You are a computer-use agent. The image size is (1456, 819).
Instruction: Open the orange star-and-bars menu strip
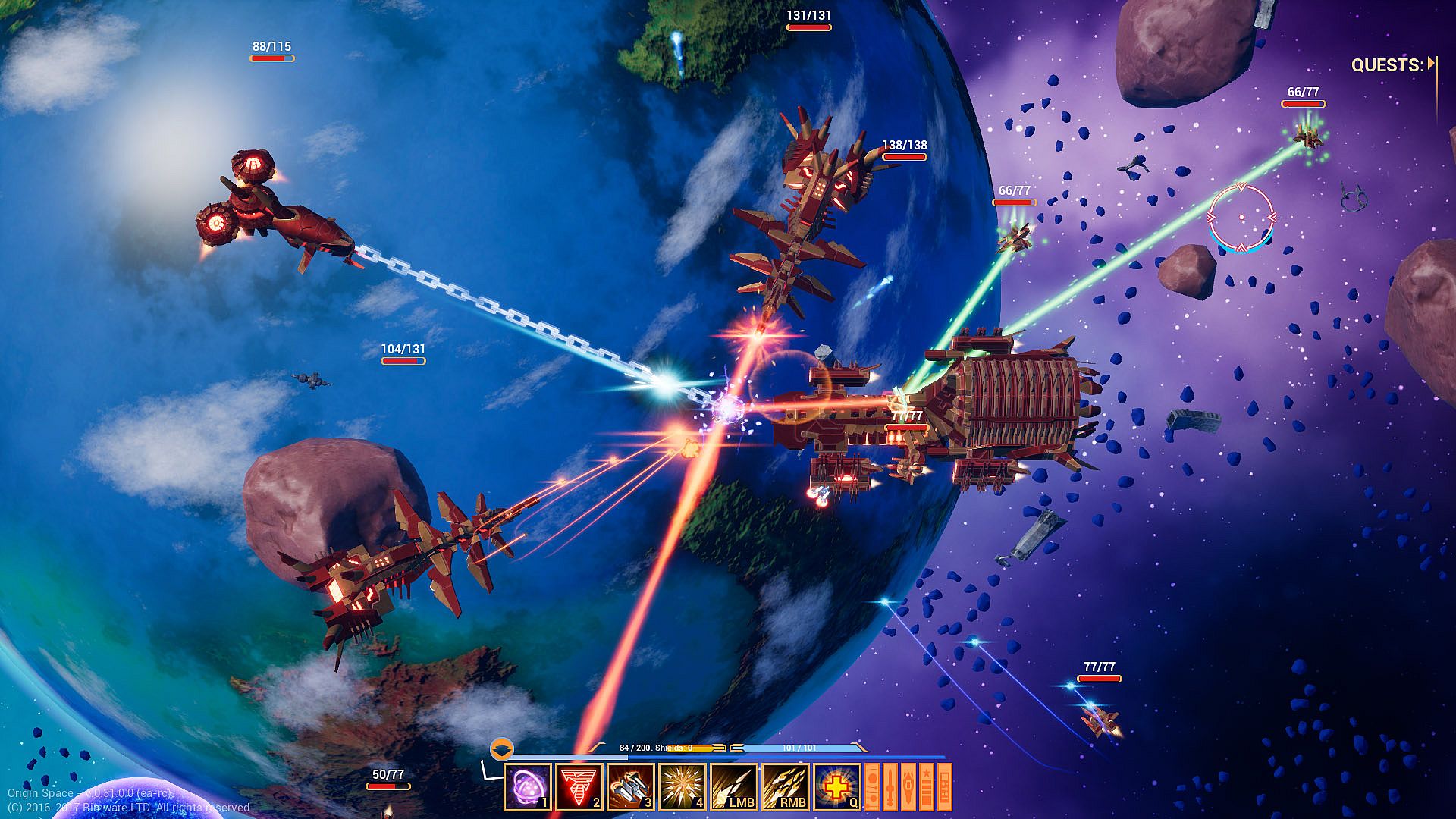(927, 787)
